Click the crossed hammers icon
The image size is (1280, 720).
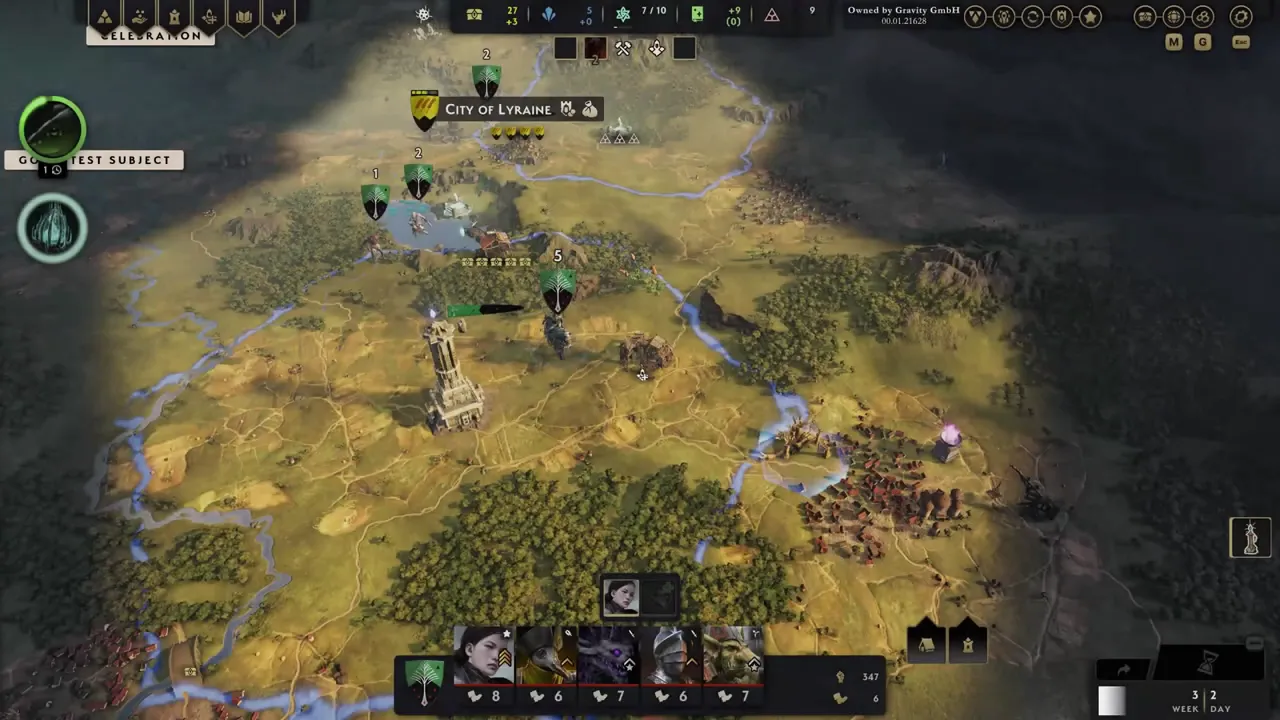coord(623,48)
